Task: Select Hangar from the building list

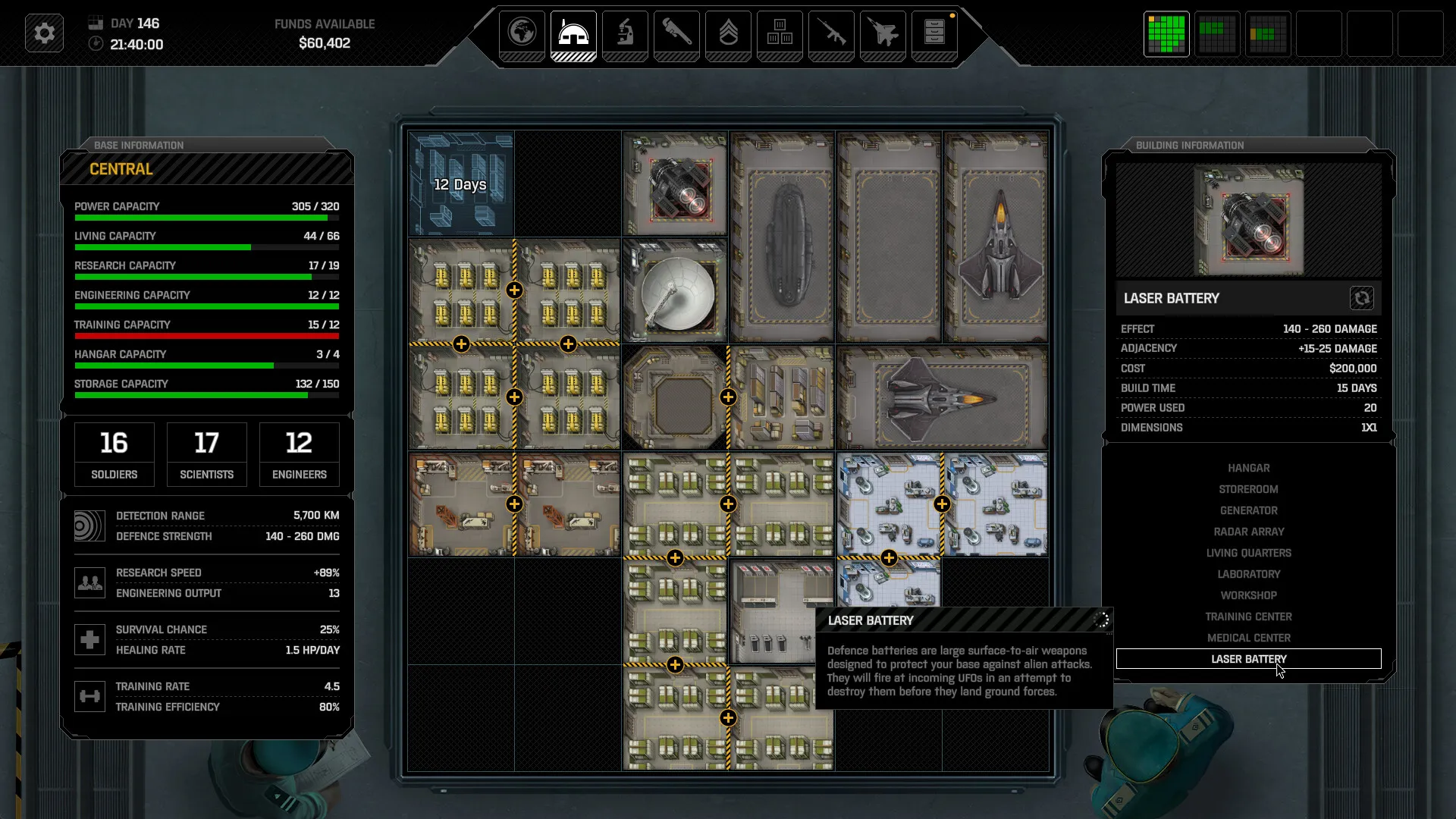Action: [1248, 468]
